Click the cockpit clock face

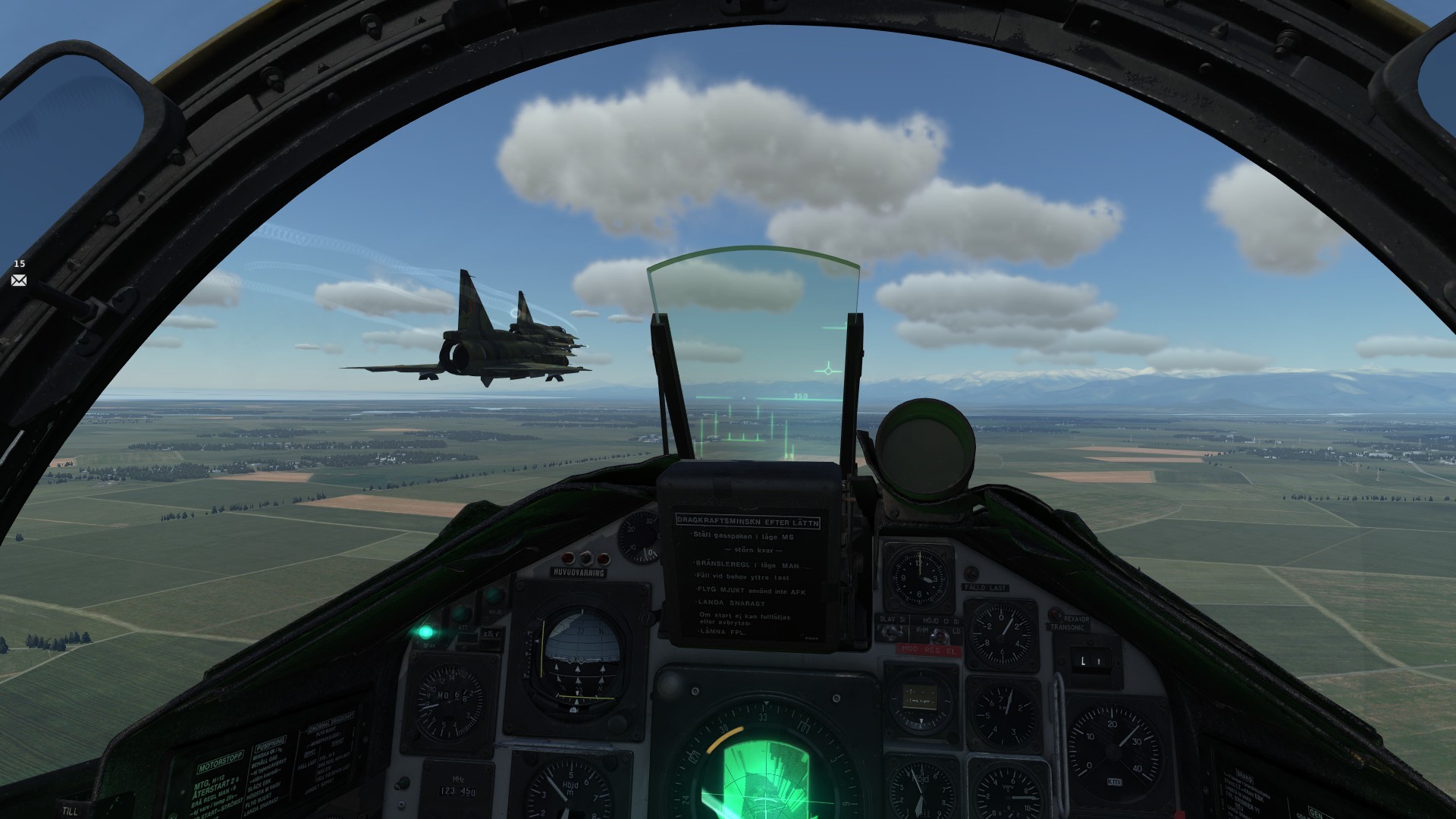pyautogui.click(x=920, y=579)
